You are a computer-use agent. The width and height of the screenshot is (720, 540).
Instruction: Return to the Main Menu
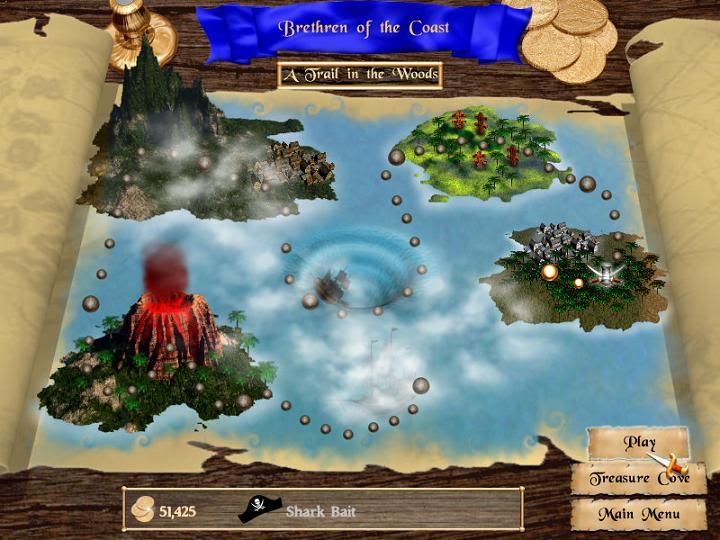click(638, 514)
